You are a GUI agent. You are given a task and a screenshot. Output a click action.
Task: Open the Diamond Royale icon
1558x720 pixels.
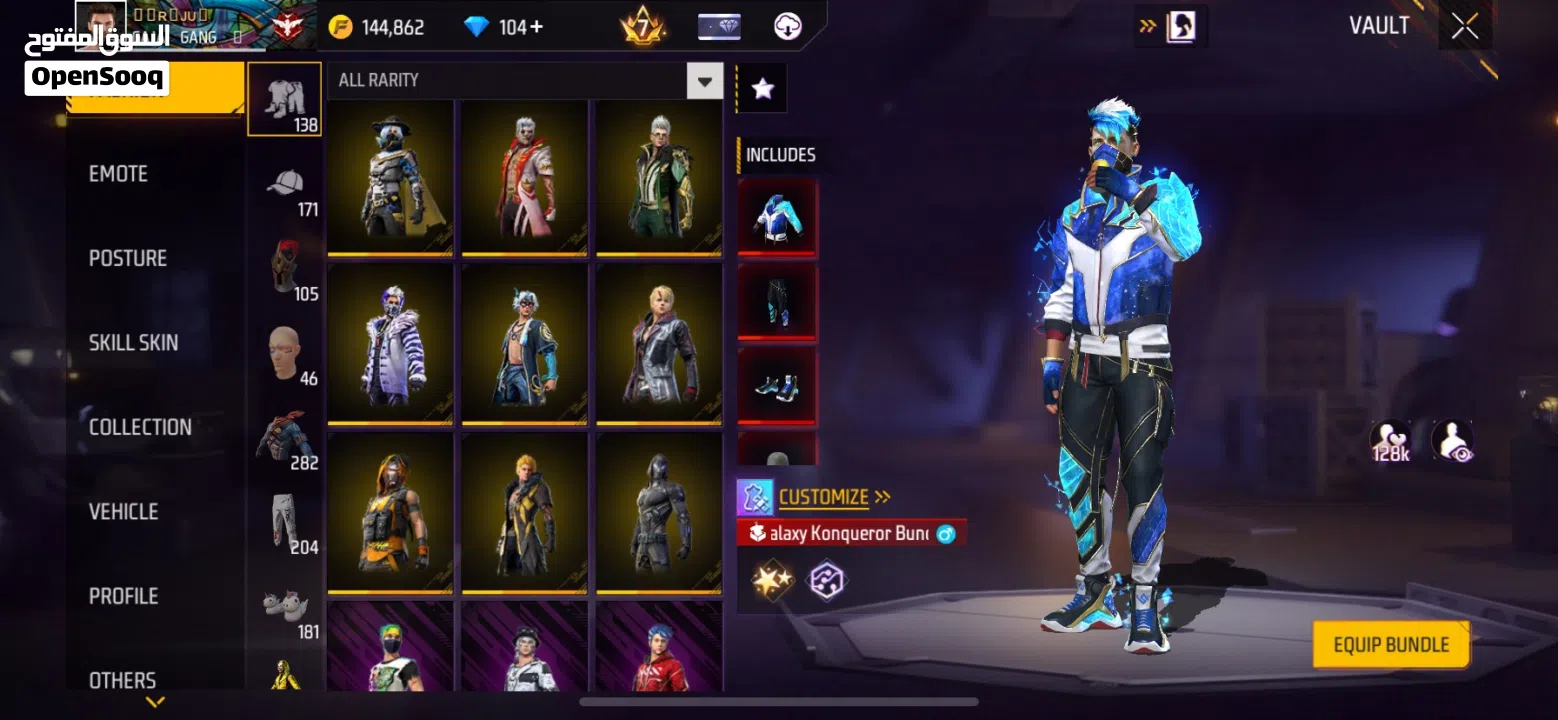point(719,26)
